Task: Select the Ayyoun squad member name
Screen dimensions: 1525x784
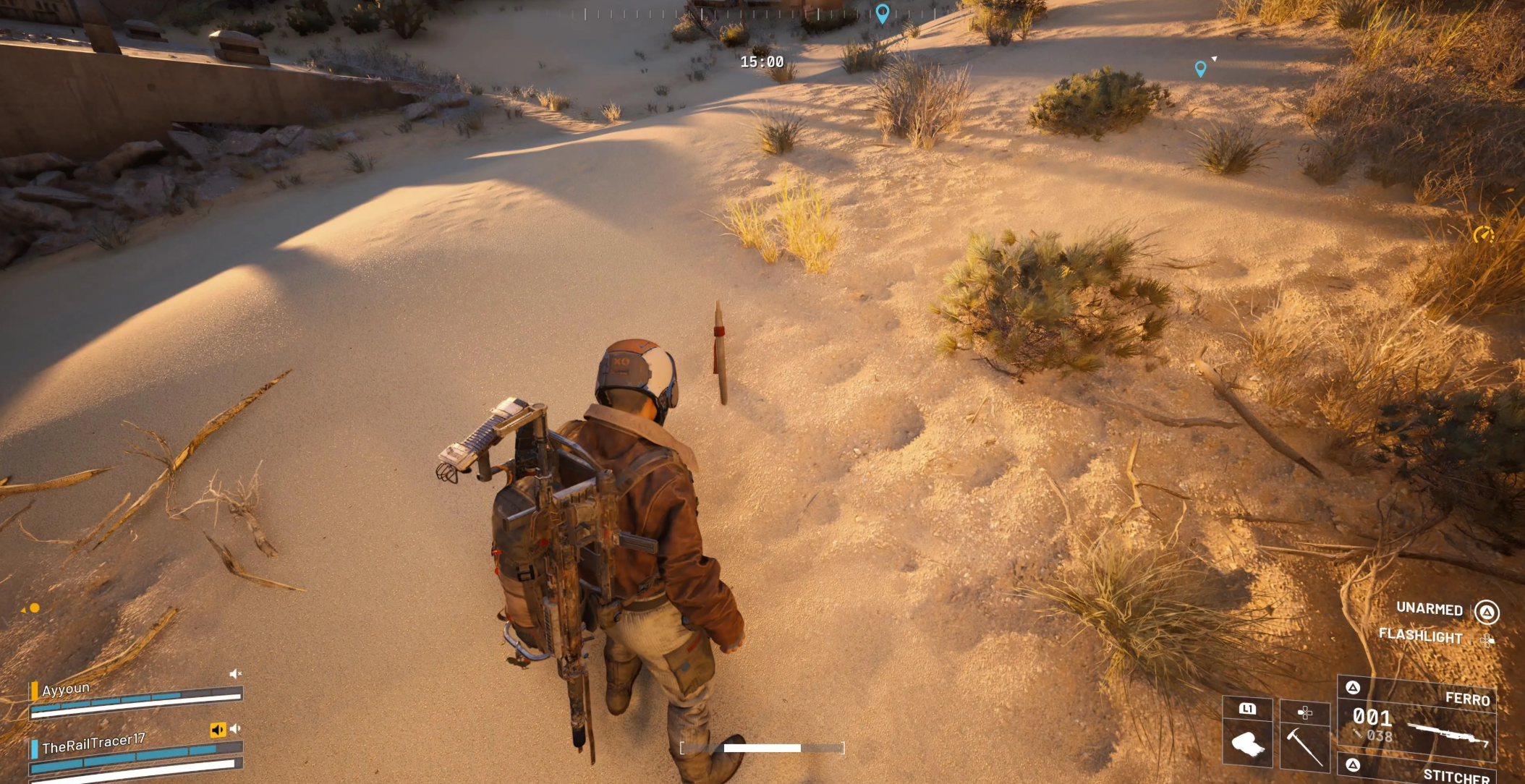Action: tap(66, 689)
